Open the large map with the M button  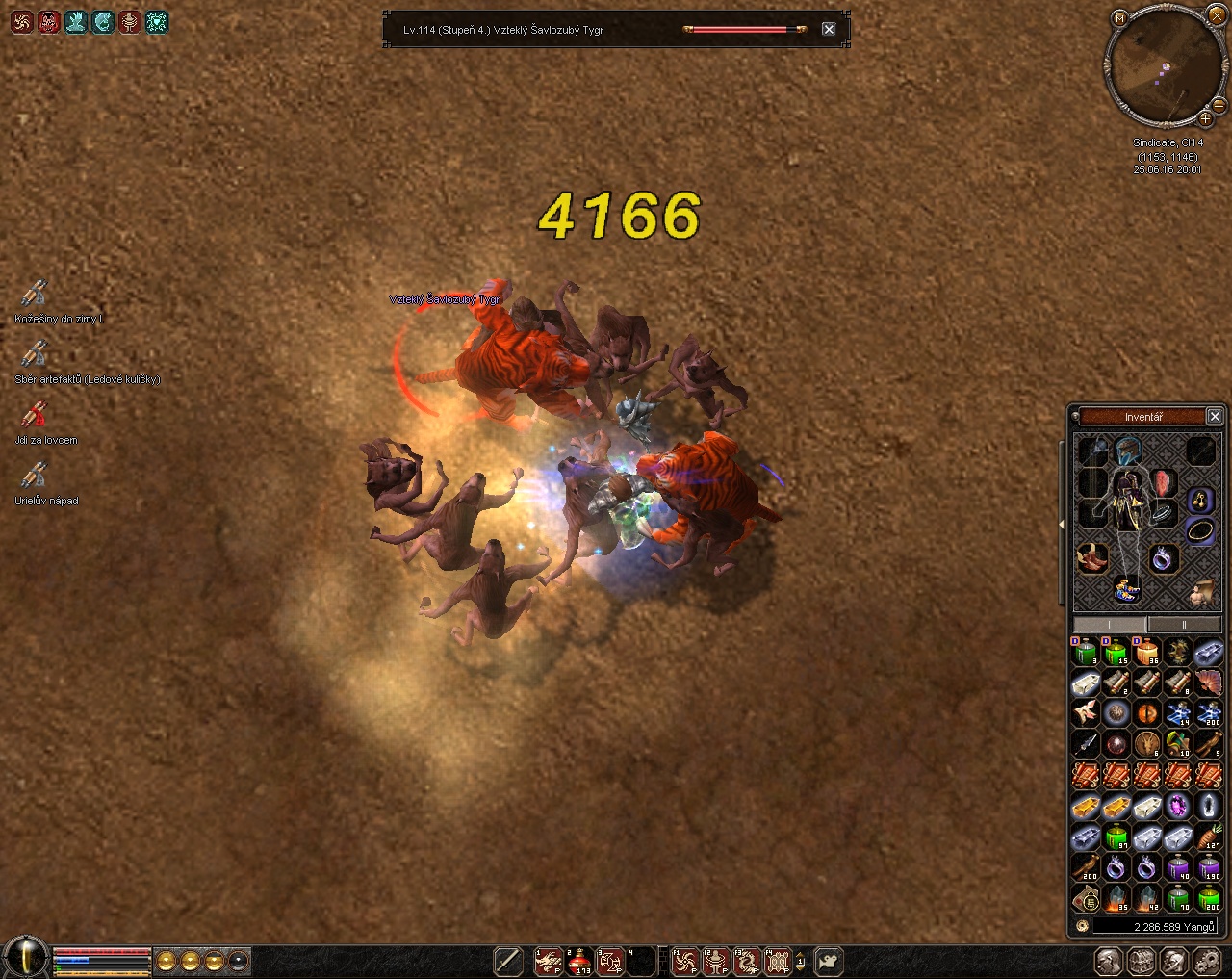coord(1118,18)
